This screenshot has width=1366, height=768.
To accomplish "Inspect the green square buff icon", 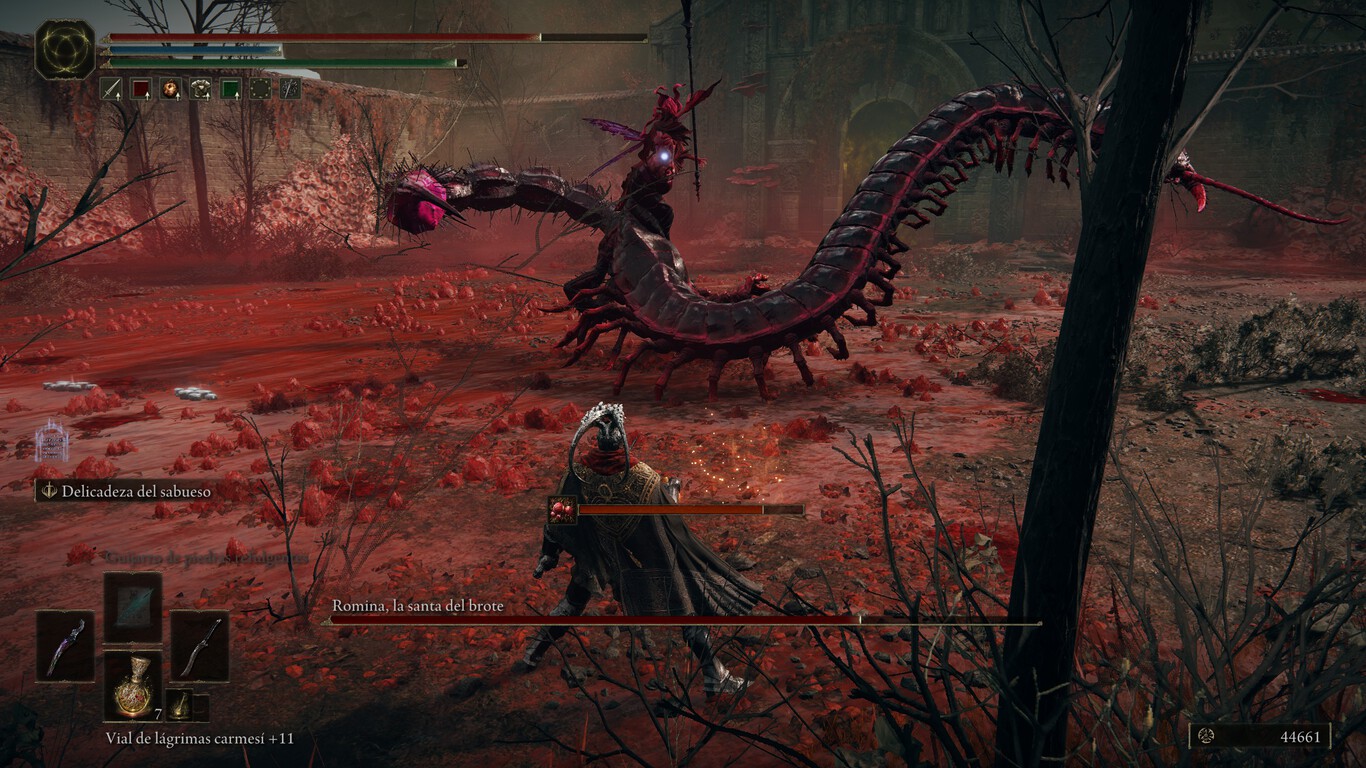I will point(230,89).
